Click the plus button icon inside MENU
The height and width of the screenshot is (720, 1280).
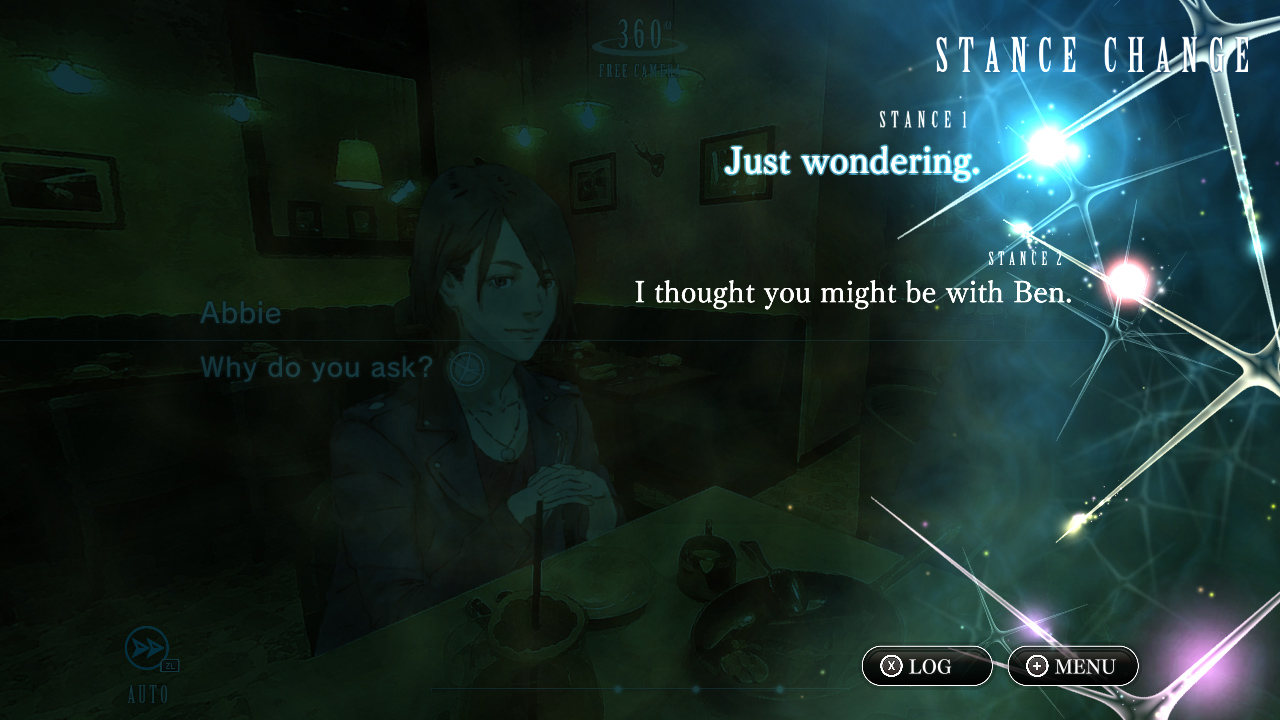point(1036,666)
